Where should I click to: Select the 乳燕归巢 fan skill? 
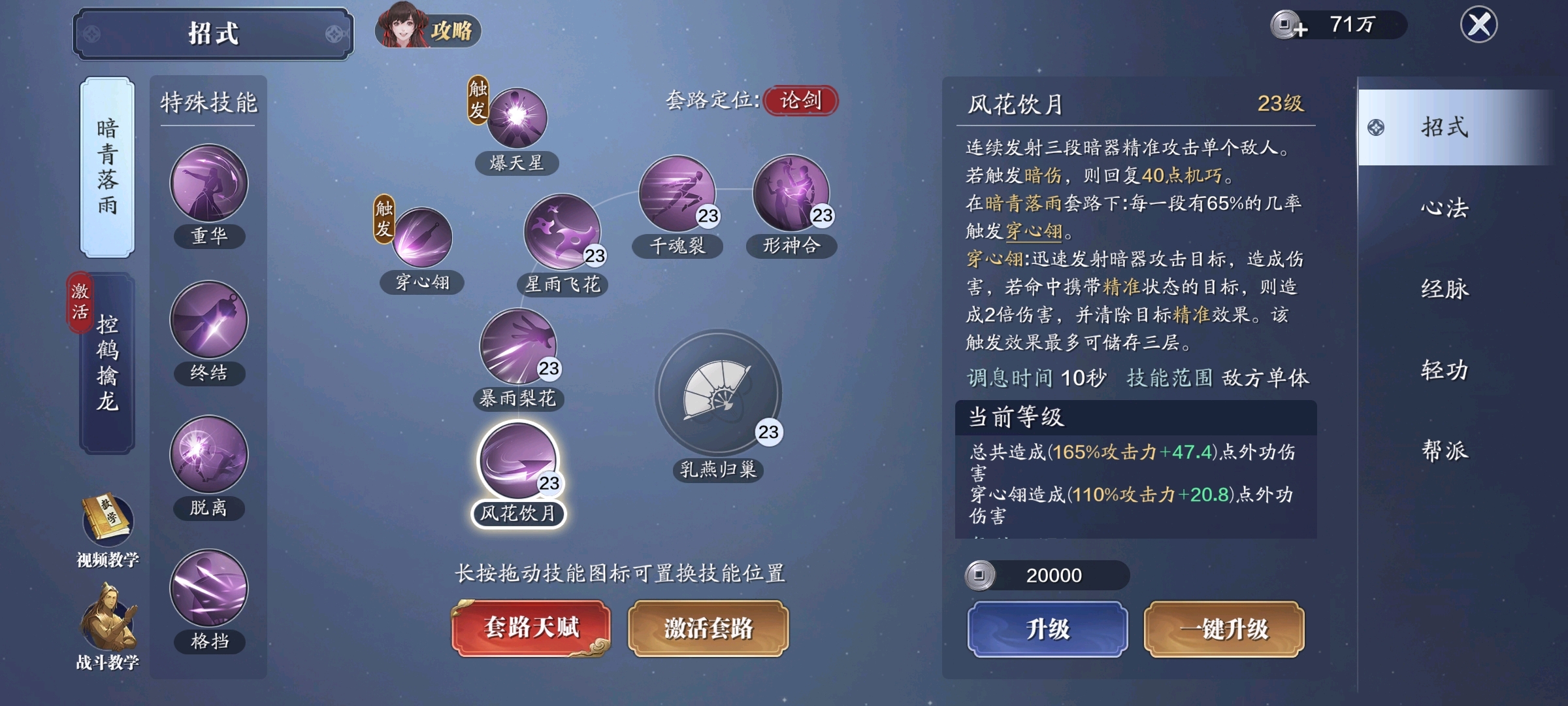coord(719,395)
